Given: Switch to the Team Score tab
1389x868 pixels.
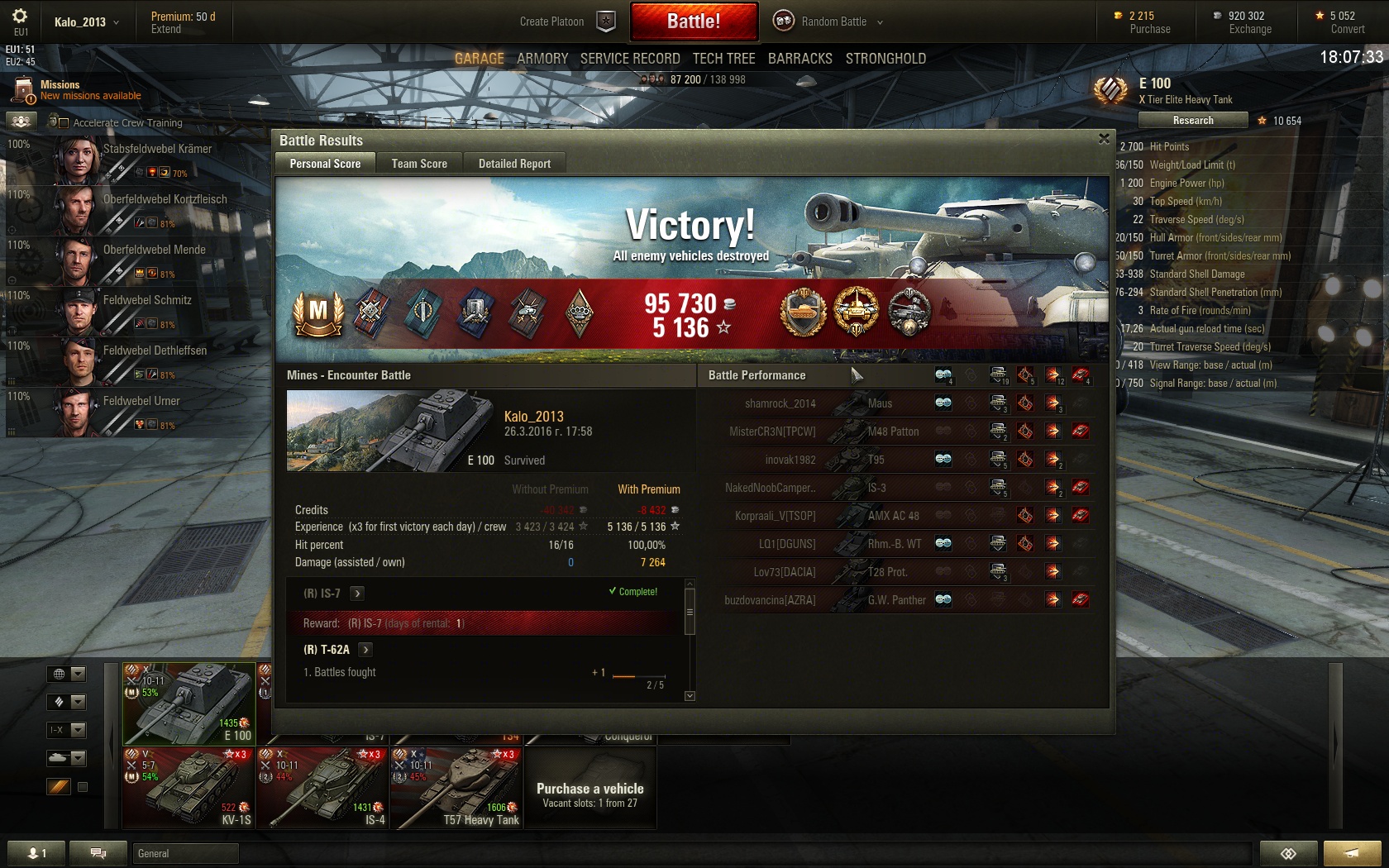Looking at the screenshot, I should 419,164.
